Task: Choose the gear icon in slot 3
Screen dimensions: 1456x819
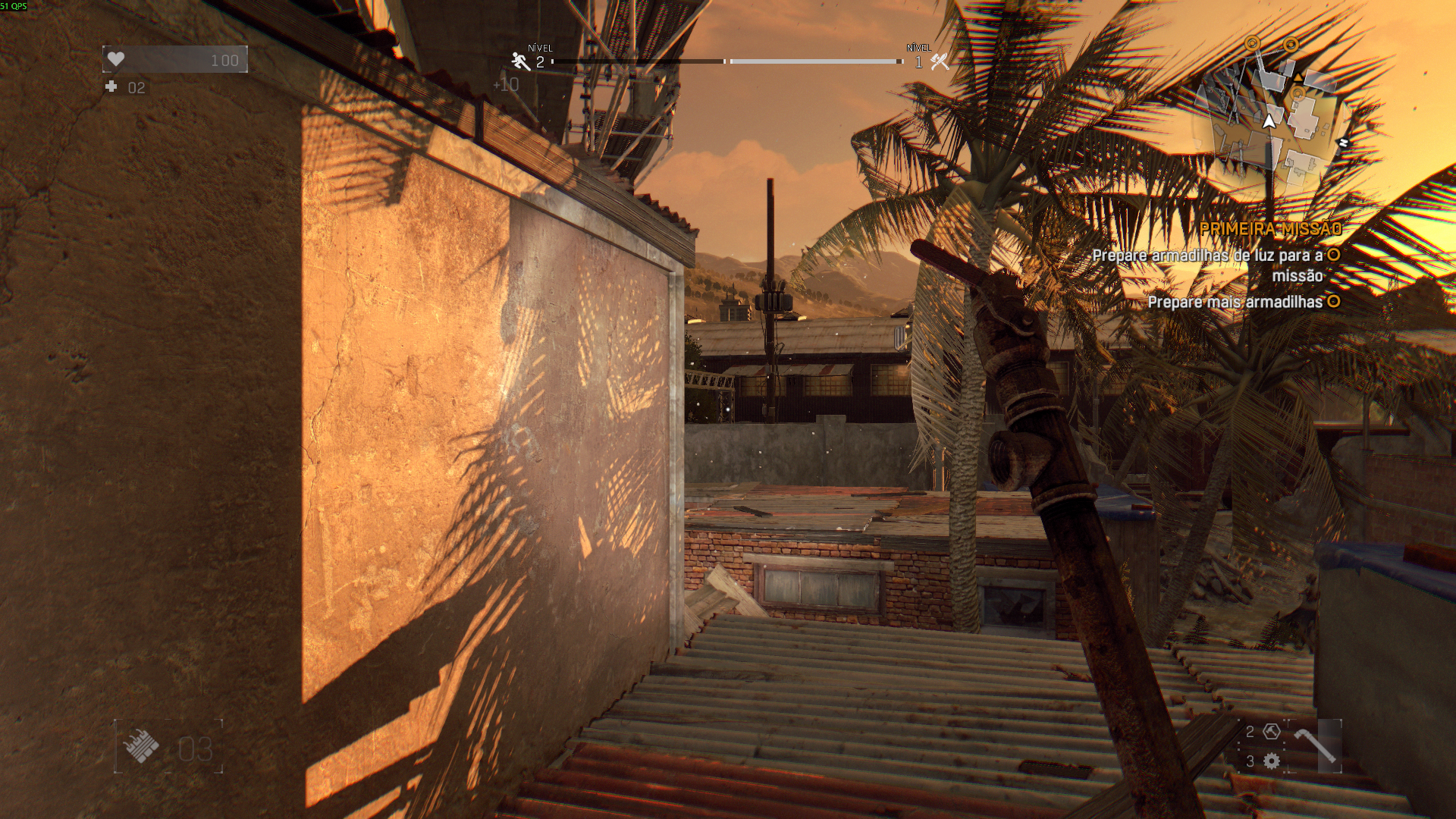Action: 1272,761
